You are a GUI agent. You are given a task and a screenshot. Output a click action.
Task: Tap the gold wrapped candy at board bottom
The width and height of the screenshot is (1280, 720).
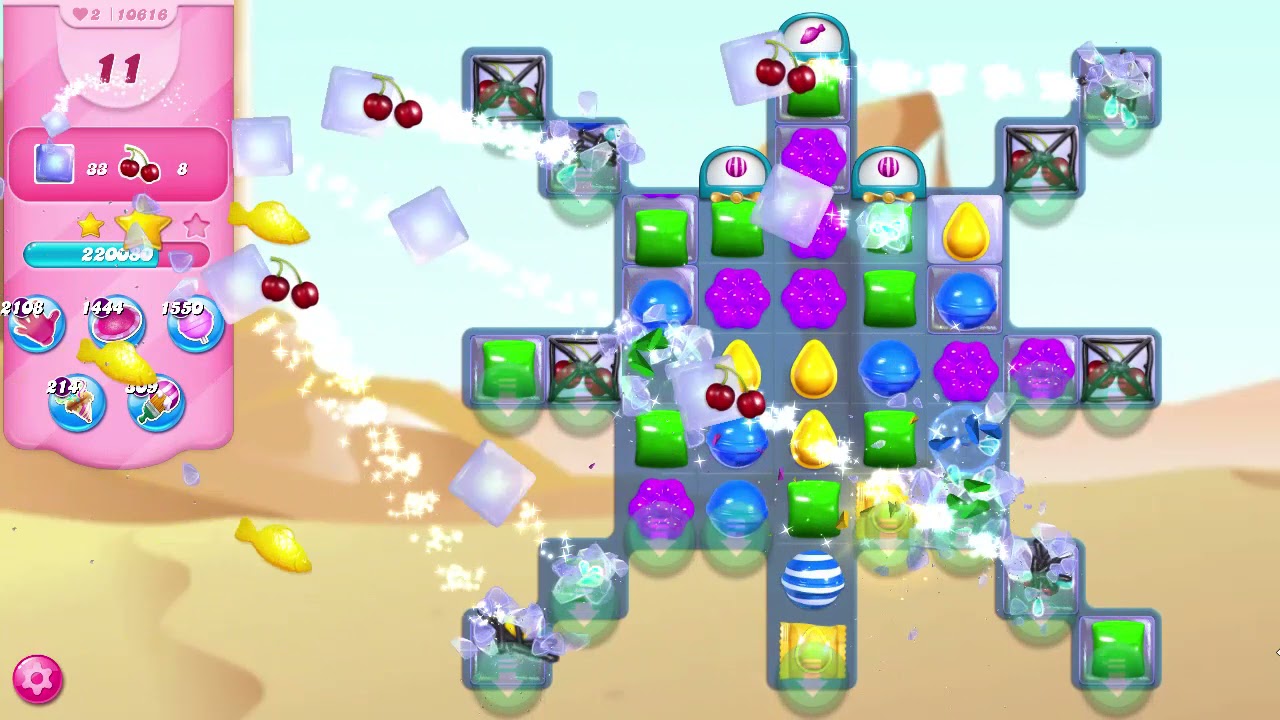click(814, 652)
